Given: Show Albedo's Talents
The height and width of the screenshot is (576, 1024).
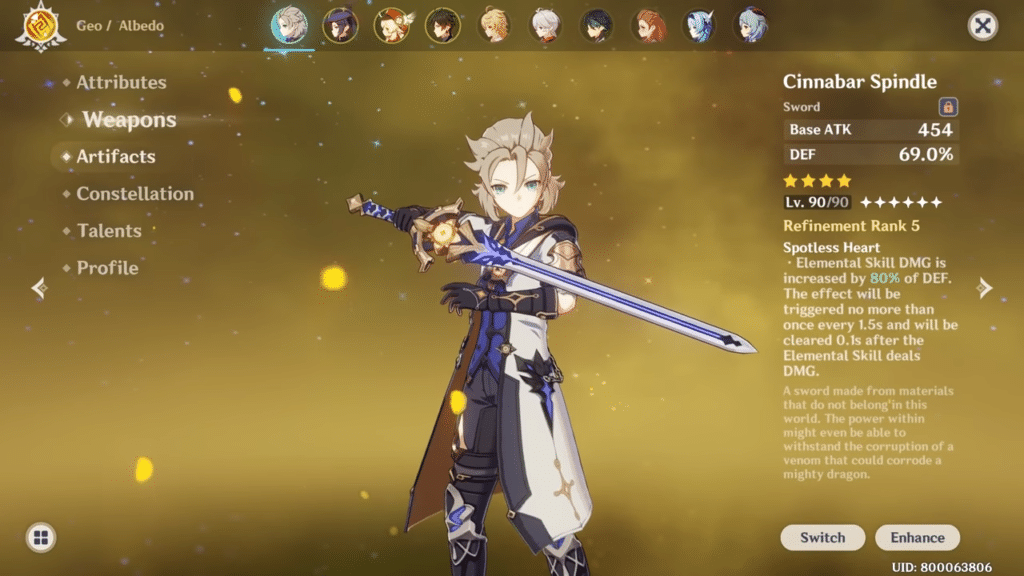Looking at the screenshot, I should [x=107, y=231].
